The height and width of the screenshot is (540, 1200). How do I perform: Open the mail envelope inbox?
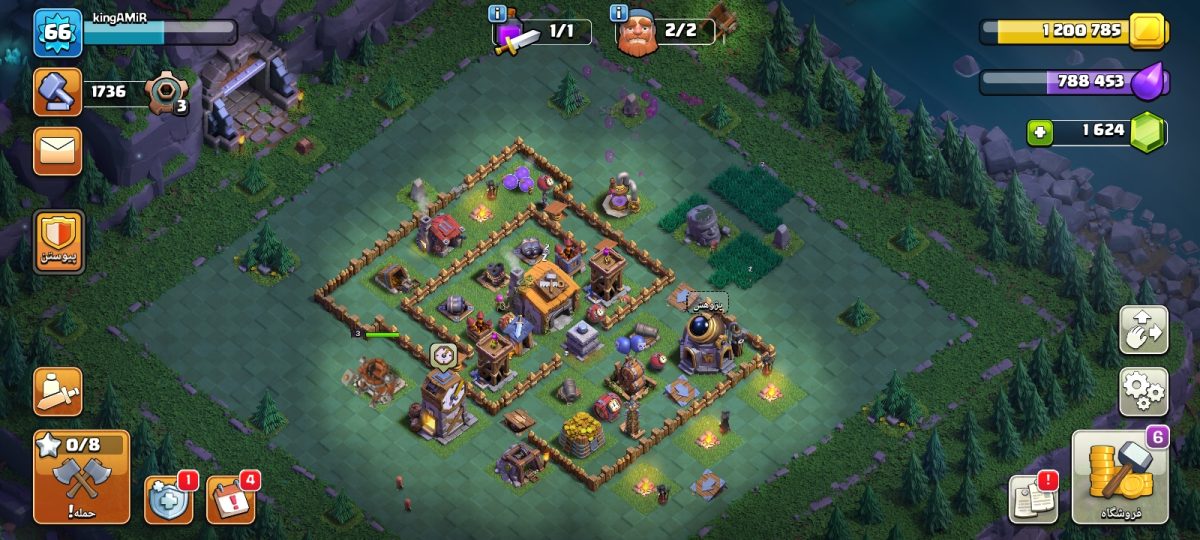(x=58, y=151)
